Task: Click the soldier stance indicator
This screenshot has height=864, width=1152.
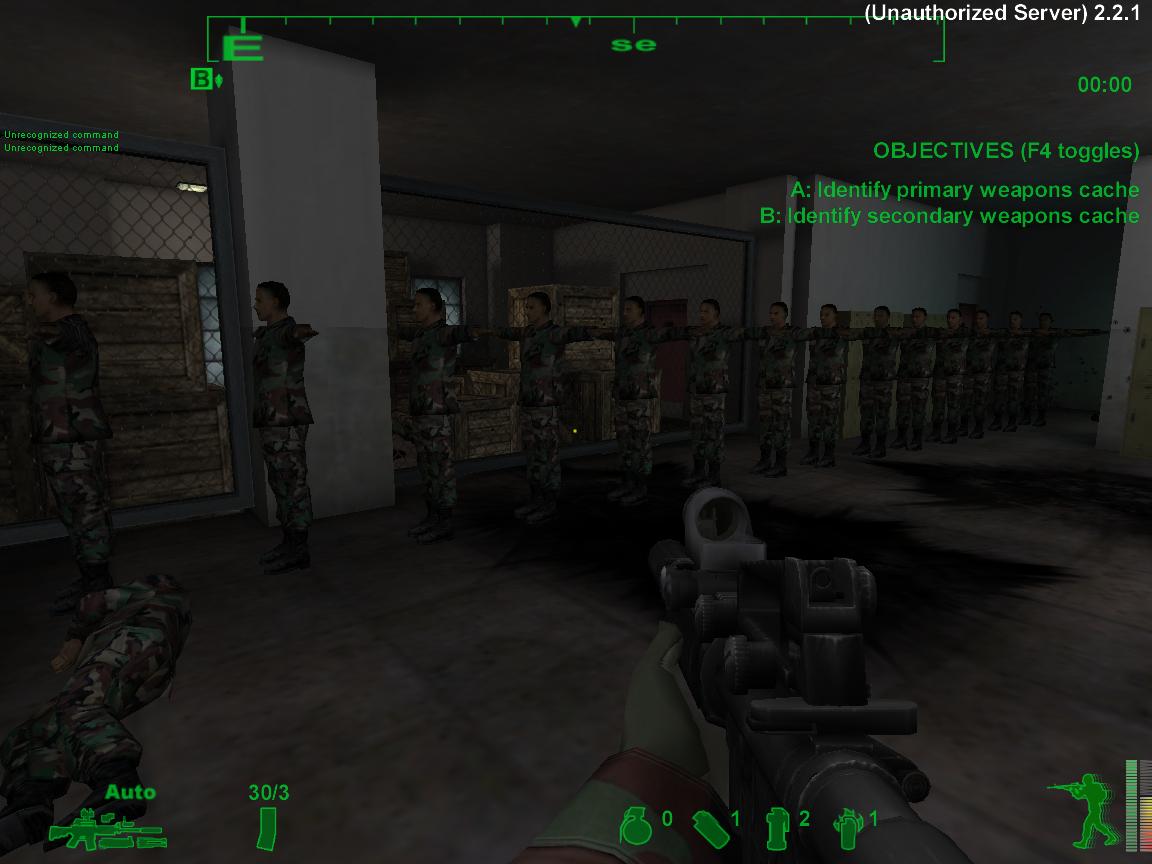Action: click(1080, 812)
